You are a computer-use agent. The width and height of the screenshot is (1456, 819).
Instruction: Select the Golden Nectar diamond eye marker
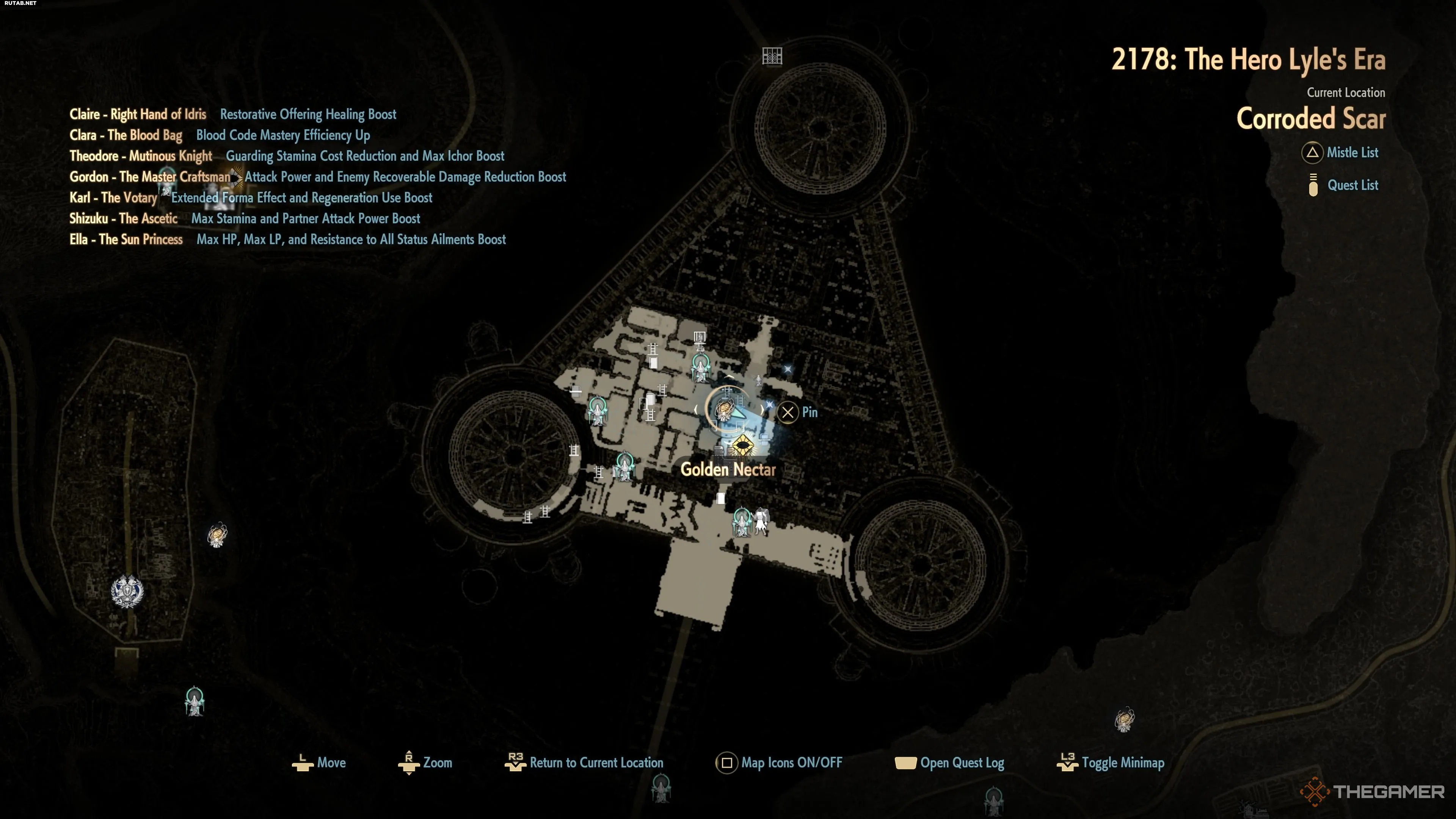click(741, 447)
